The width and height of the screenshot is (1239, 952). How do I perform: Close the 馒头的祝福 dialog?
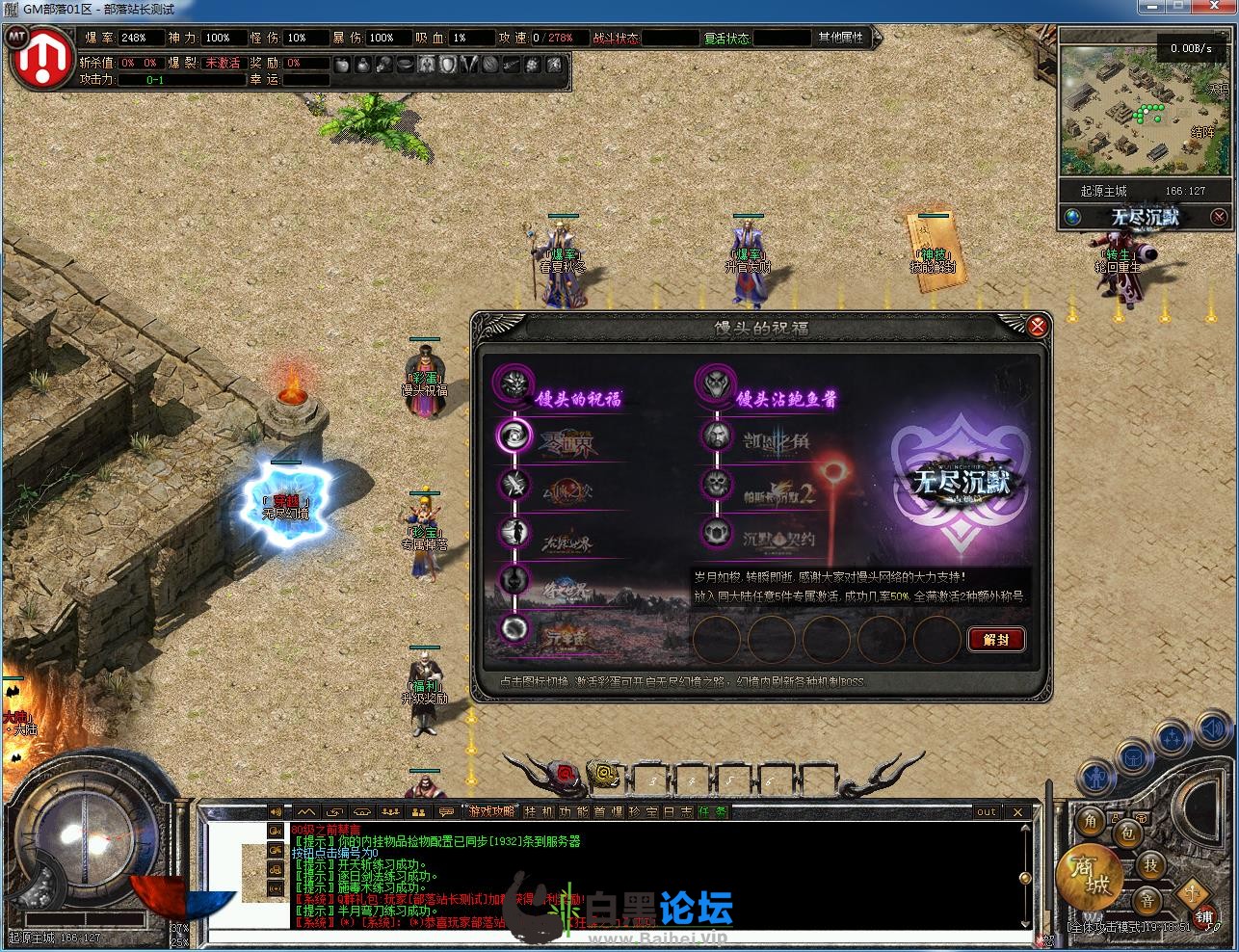1038,327
